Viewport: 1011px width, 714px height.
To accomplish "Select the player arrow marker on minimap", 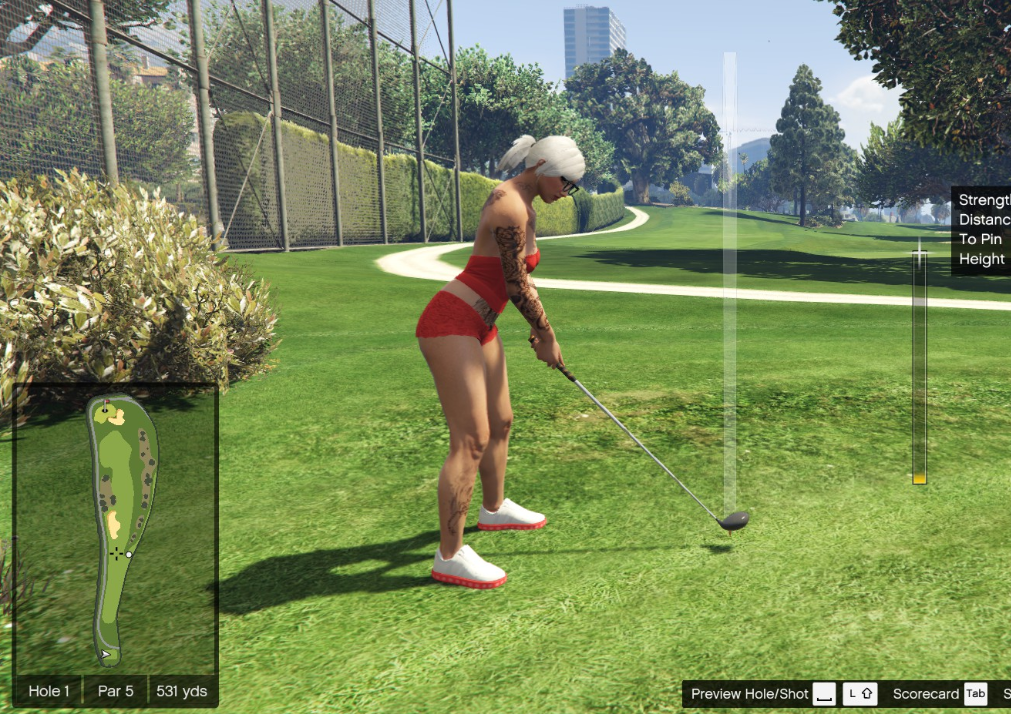I will pos(105,655).
